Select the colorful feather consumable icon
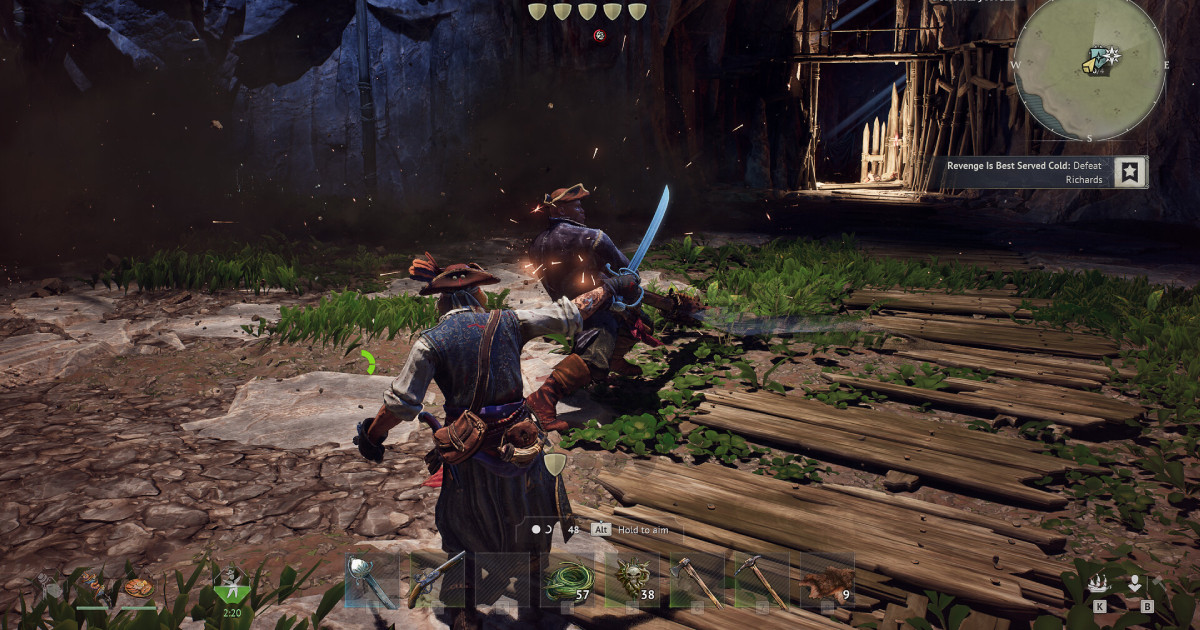This screenshot has height=630, width=1200. coord(96,584)
